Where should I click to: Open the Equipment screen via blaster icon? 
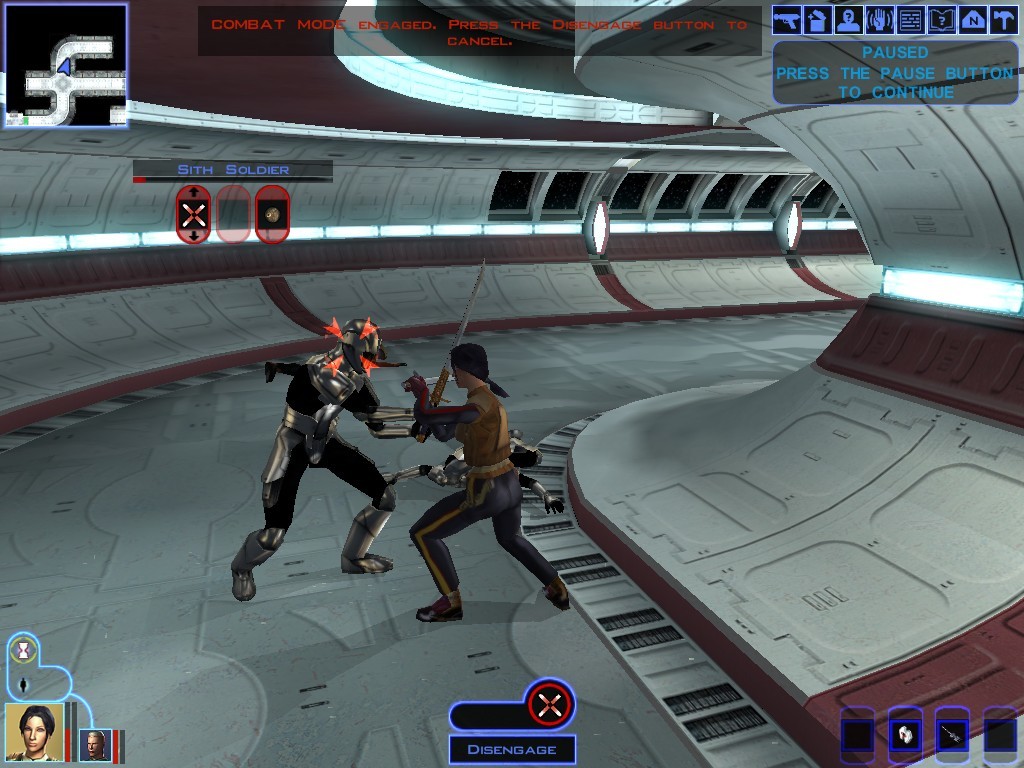click(x=787, y=19)
